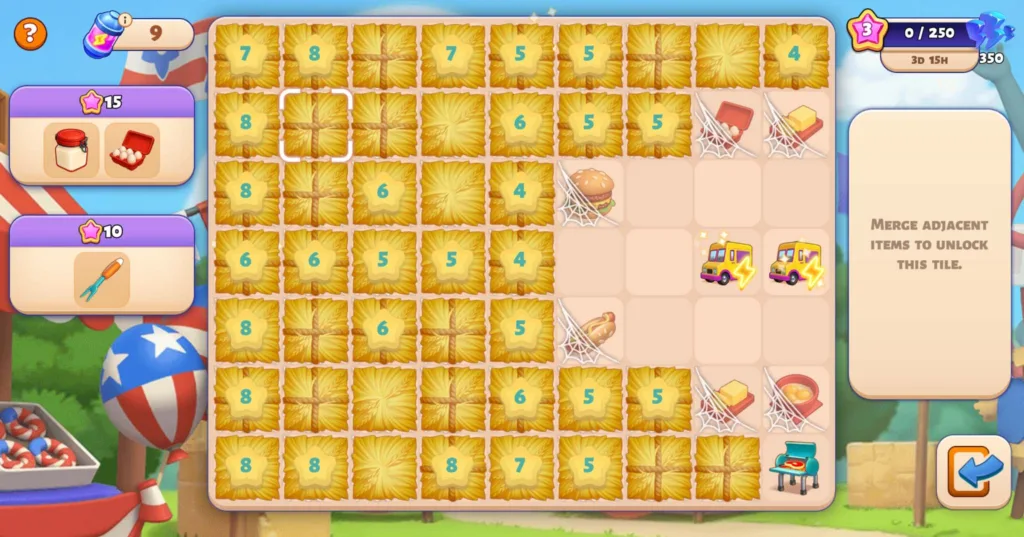Screen dimensions: 1024x537
Task: Tap the energy bottle icon
Action: (x=103, y=37)
